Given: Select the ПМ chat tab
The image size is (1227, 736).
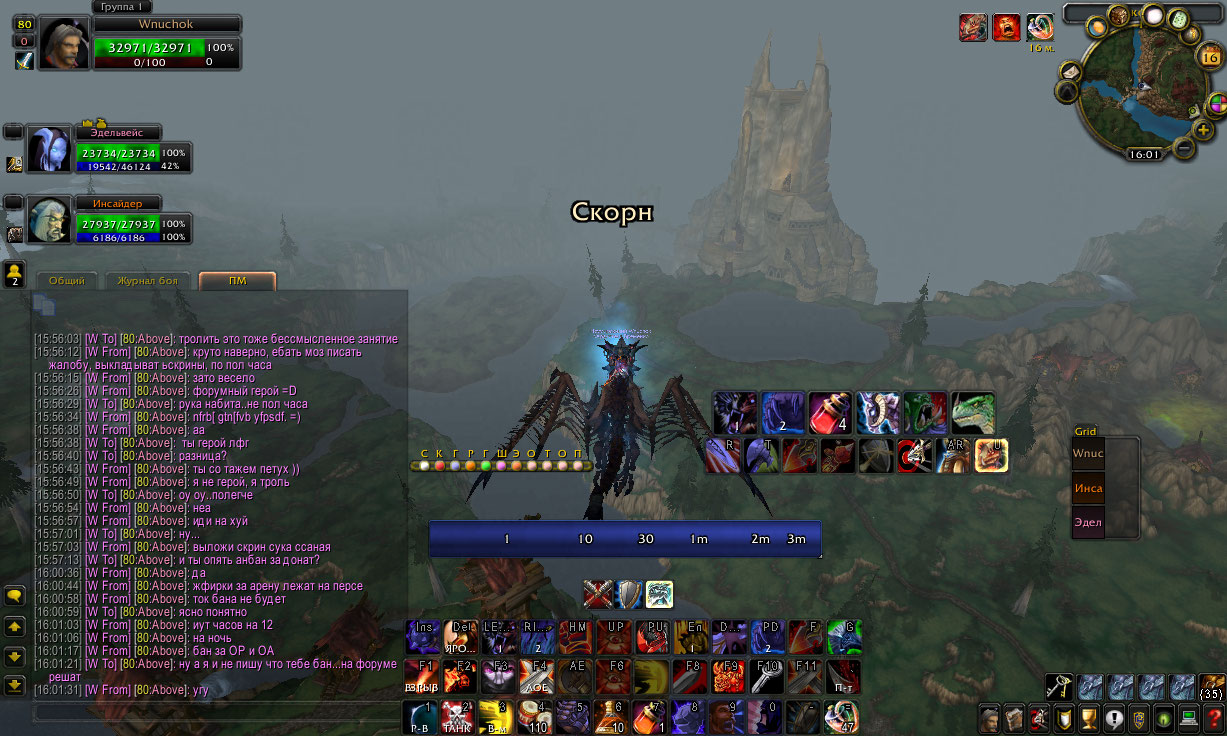Looking at the screenshot, I should (237, 281).
